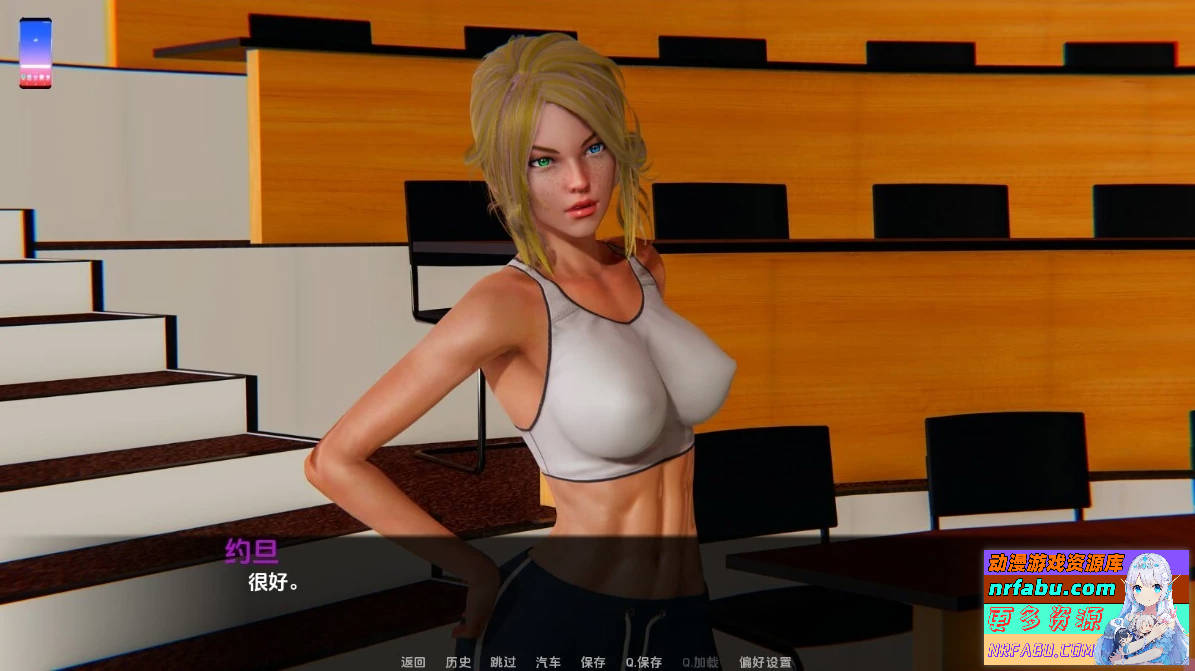Toggle 汽车 auto-advance mode
Image resolution: width=1195 pixels, height=671 pixels.
(548, 662)
